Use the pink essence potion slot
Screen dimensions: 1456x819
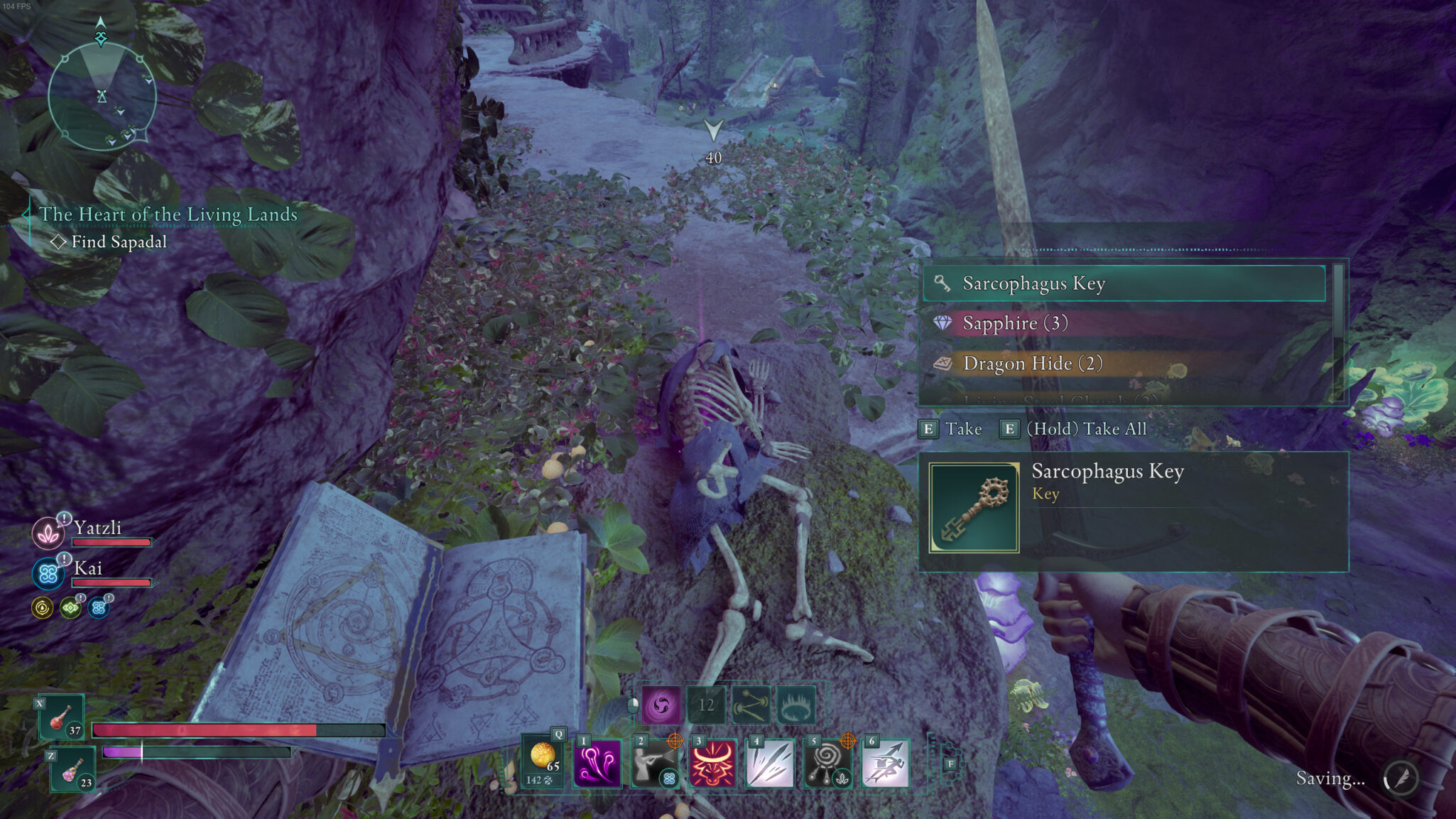[x=73, y=770]
